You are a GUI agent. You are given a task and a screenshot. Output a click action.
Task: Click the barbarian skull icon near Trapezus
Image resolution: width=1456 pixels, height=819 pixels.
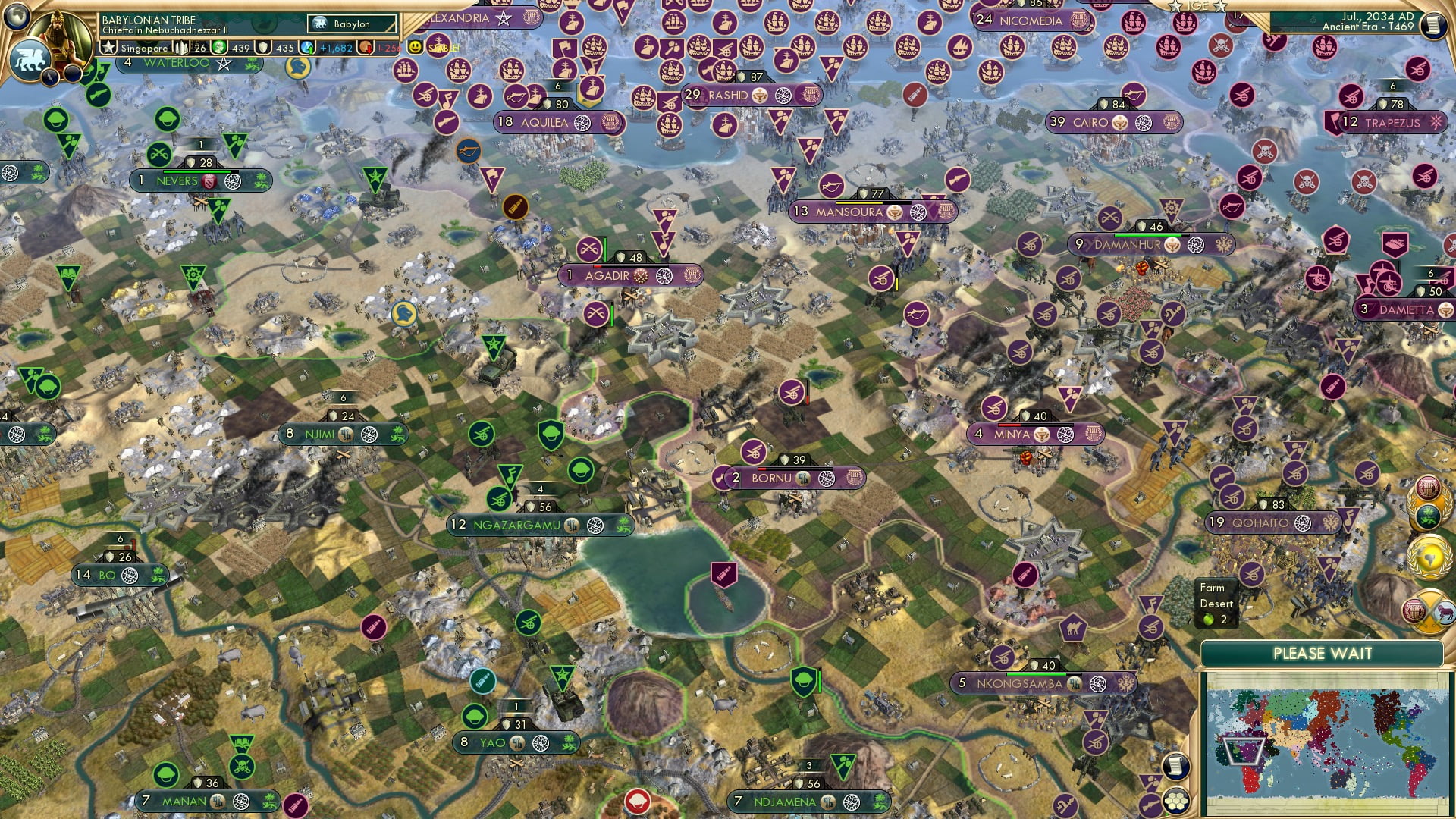tap(1364, 180)
